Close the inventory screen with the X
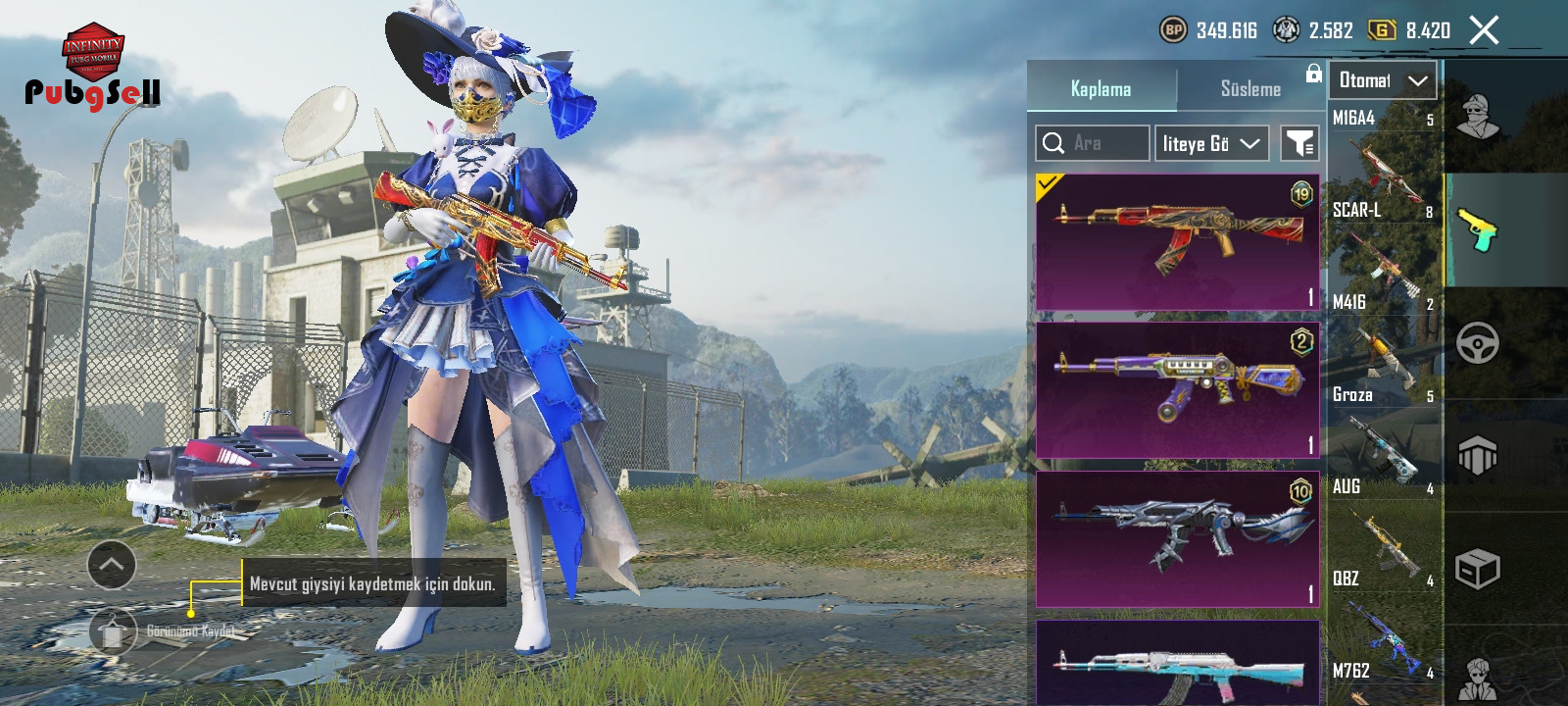This screenshot has height=706, width=1568. point(1484,30)
